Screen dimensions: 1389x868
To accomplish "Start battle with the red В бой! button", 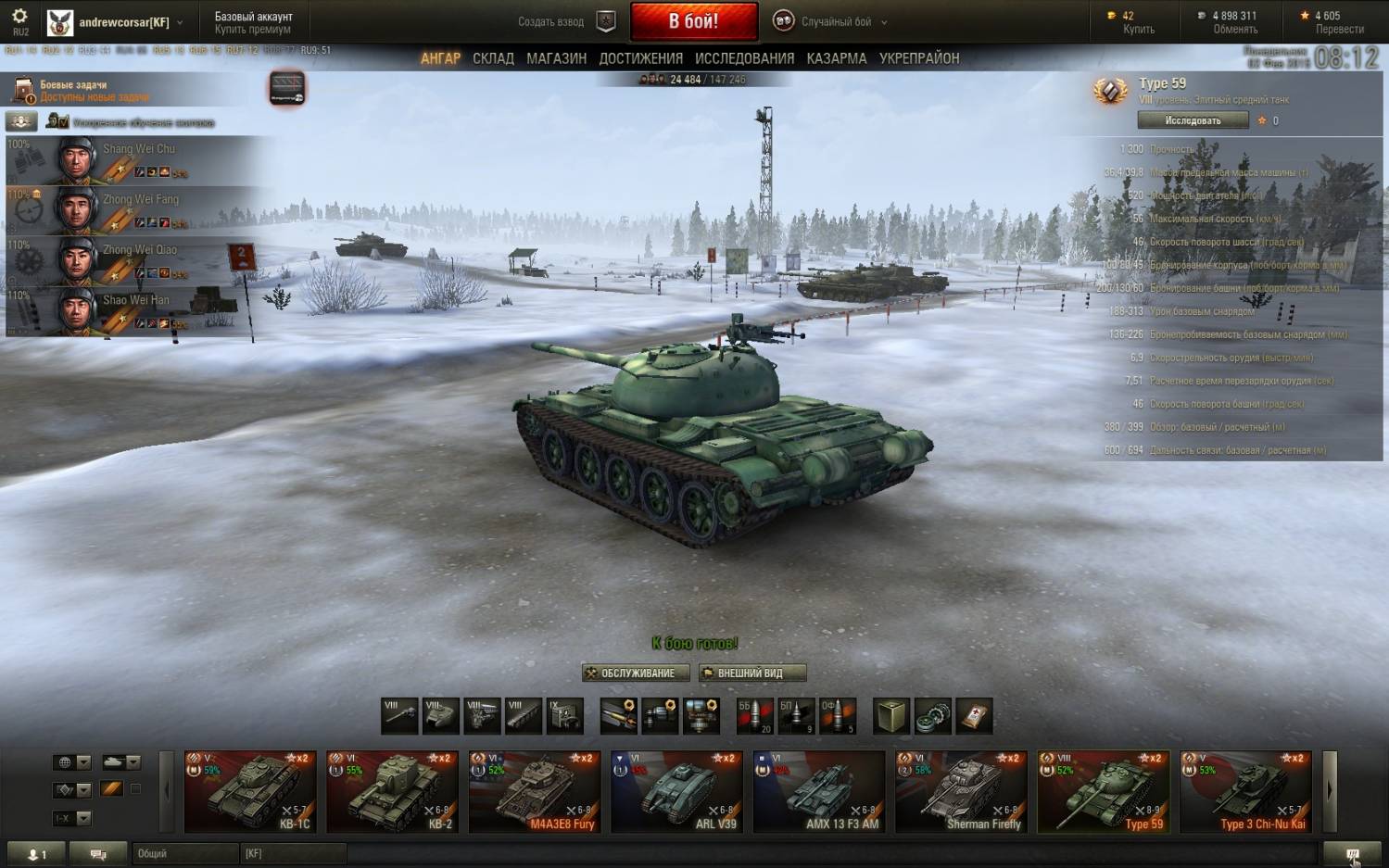I will [x=693, y=21].
